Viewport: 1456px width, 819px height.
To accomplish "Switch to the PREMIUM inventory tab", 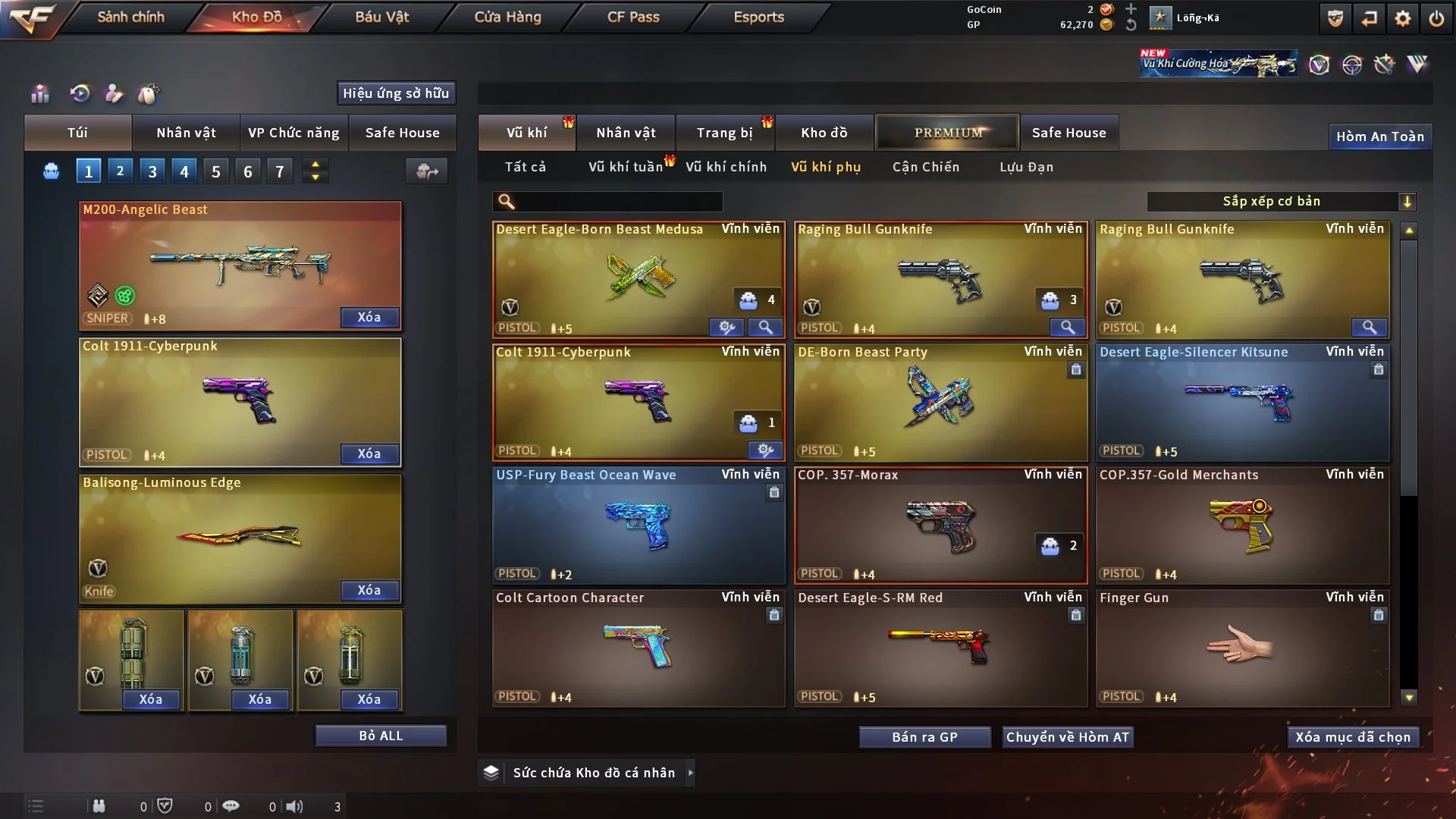I will (x=947, y=133).
